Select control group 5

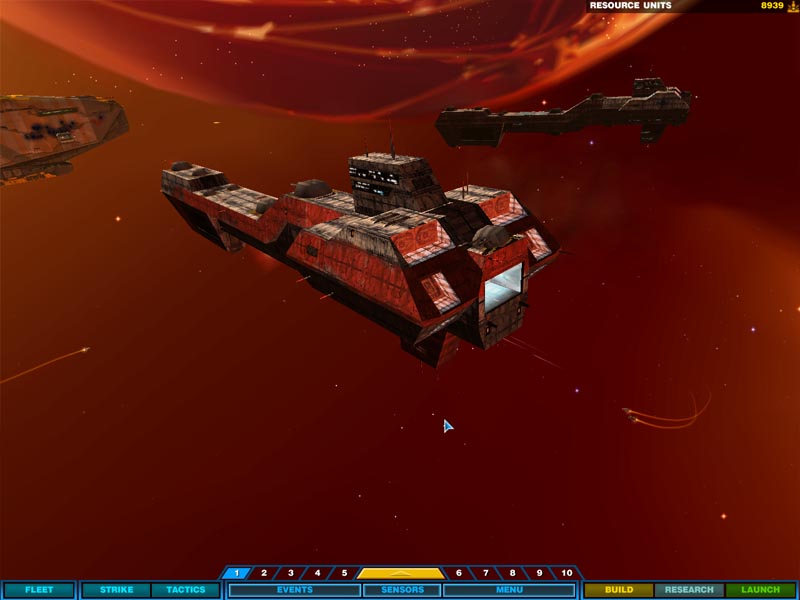pyautogui.click(x=344, y=573)
